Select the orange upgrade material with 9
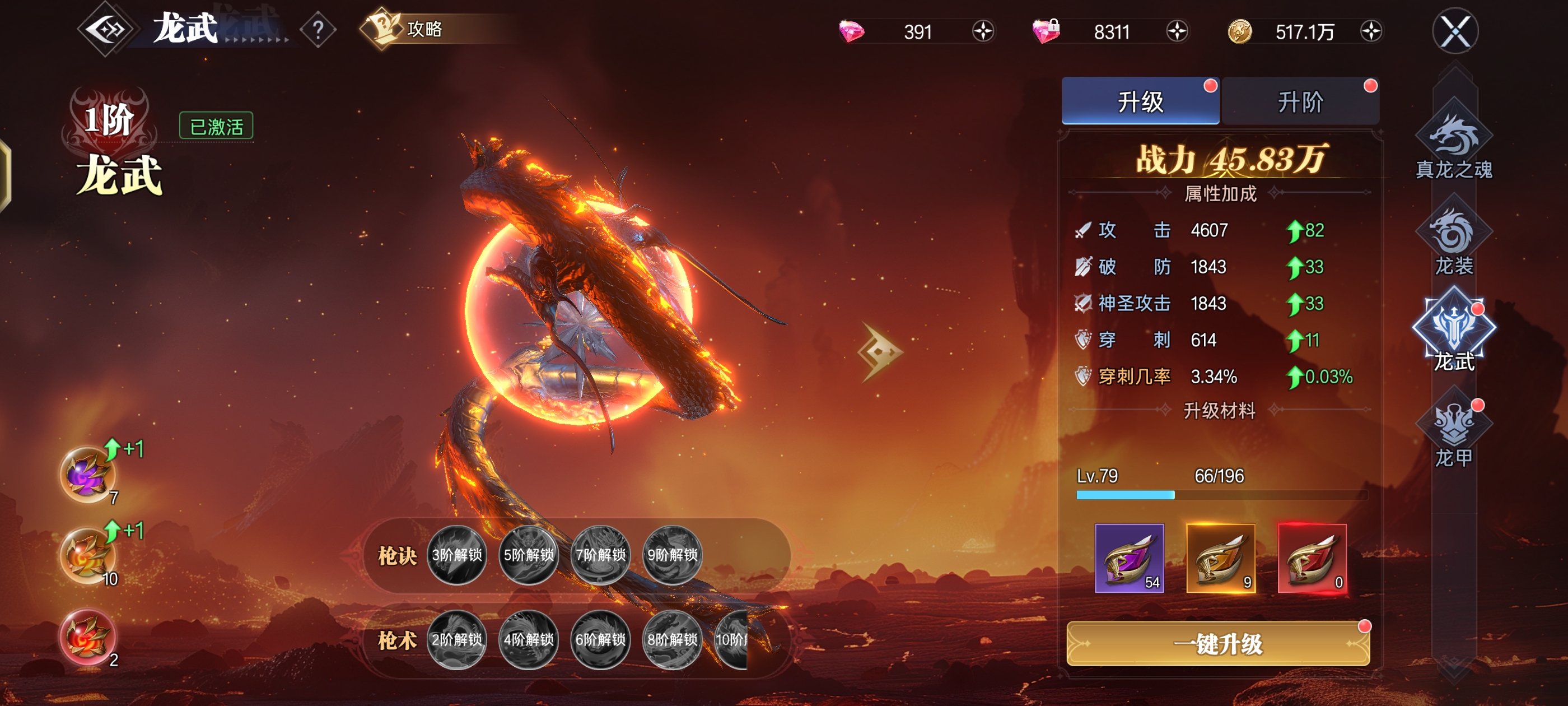Screen dimensions: 1568x706 tap(1220, 558)
